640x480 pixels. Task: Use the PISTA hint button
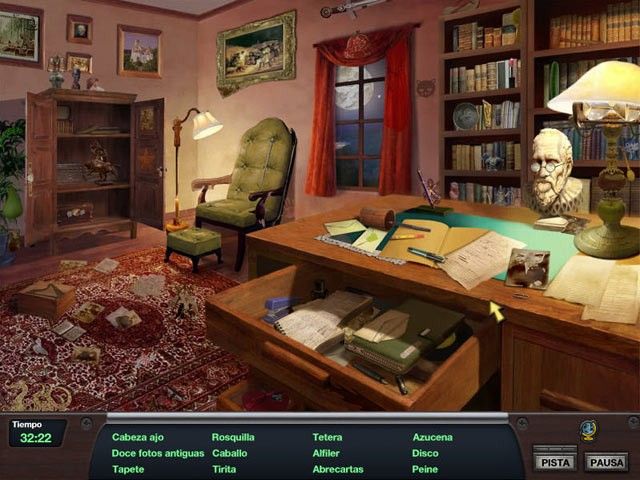pos(554,461)
